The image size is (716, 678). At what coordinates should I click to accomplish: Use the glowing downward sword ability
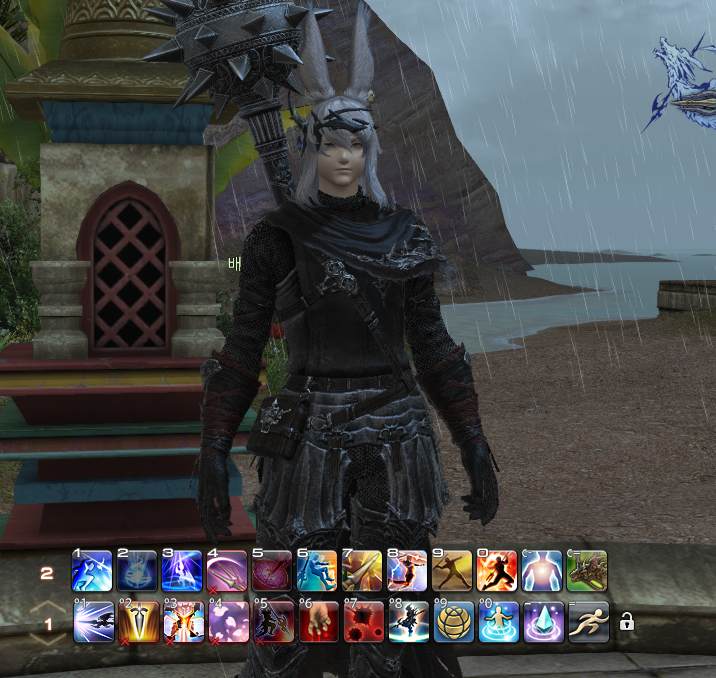(x=138, y=622)
